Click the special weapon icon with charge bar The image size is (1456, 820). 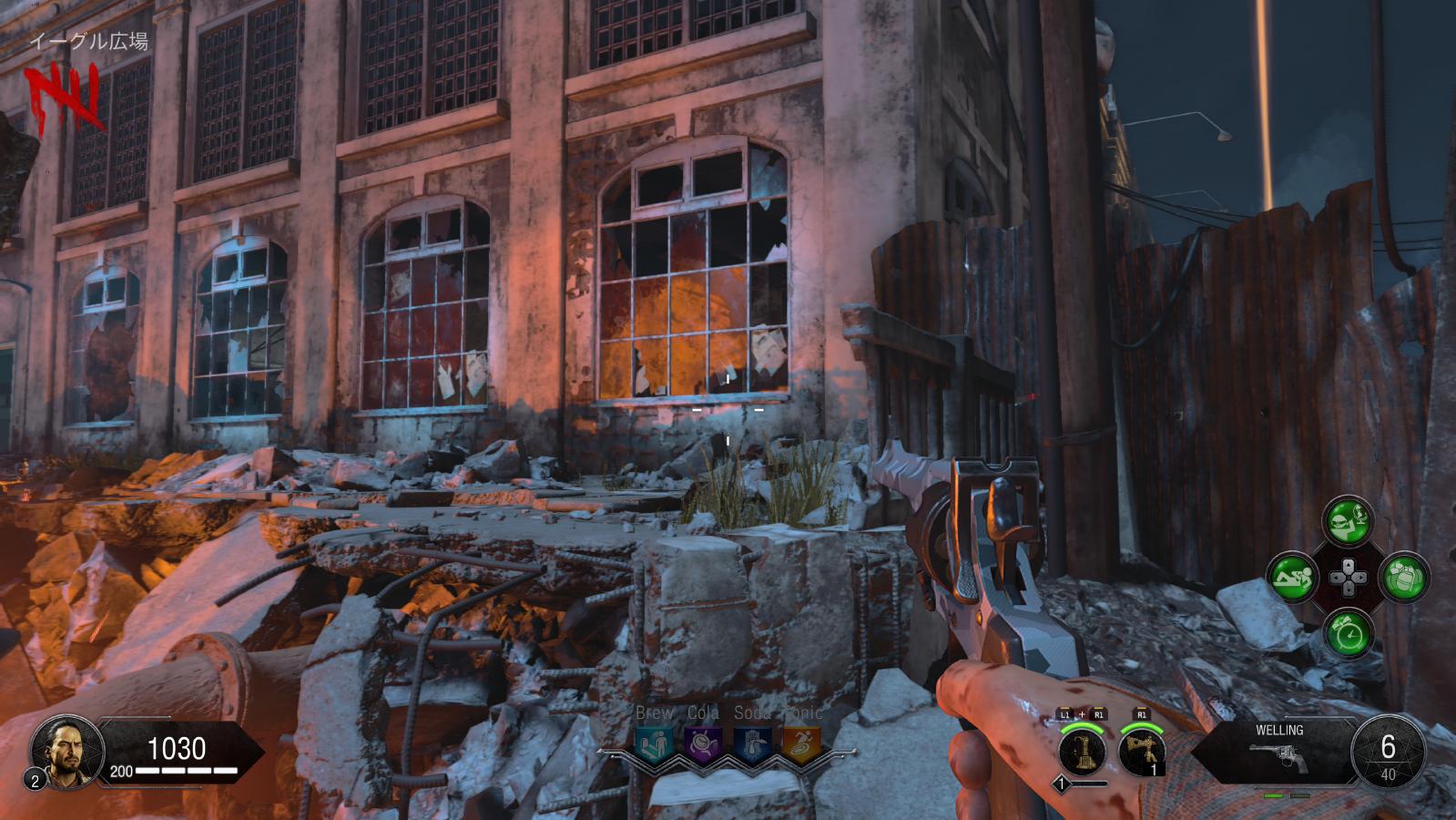pos(1084,752)
